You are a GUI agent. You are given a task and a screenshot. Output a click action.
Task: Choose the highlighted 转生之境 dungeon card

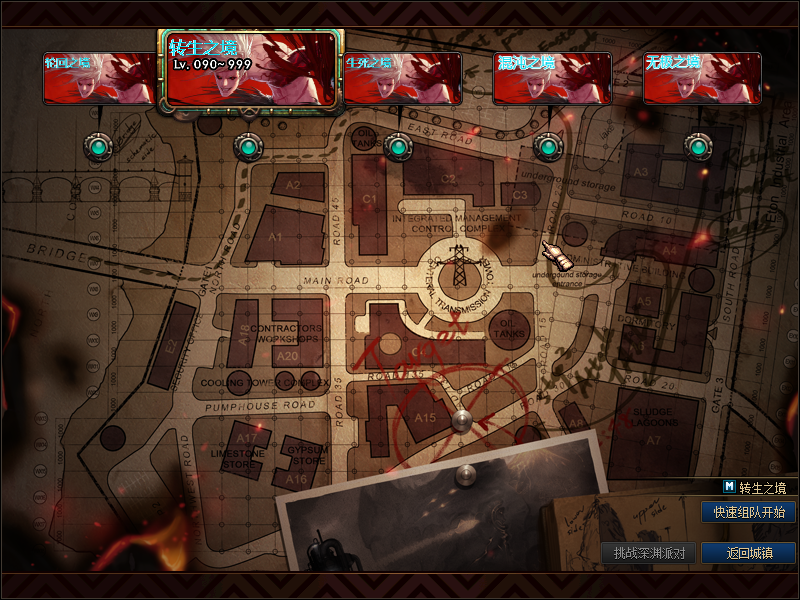[x=251, y=69]
